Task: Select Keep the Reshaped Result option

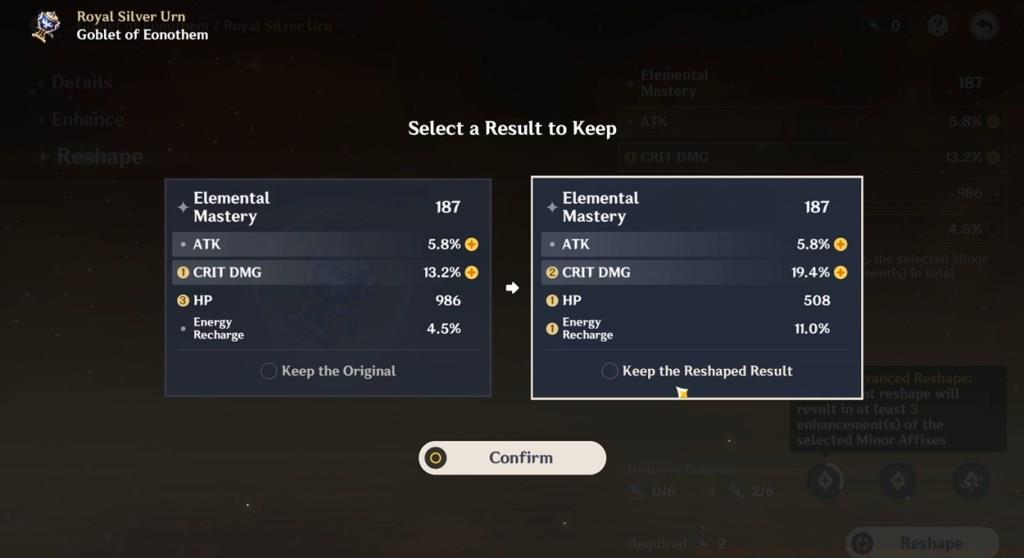Action: (x=610, y=371)
